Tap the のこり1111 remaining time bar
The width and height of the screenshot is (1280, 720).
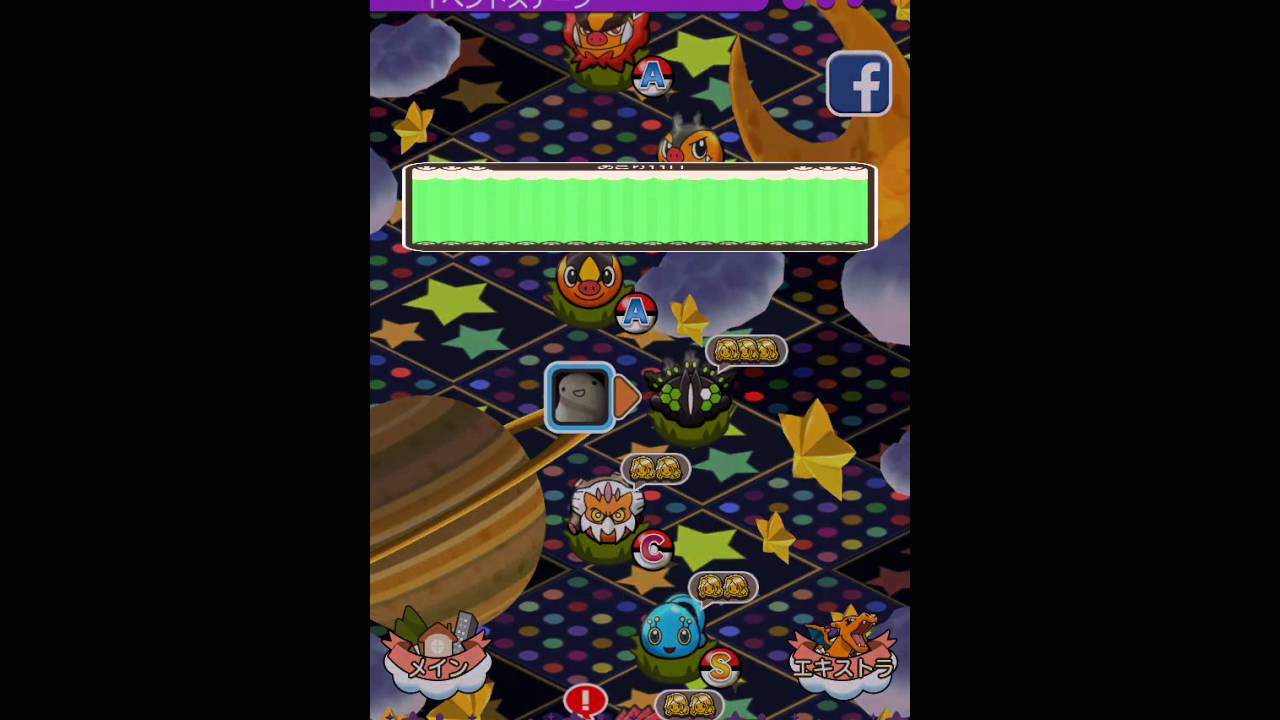click(640, 205)
